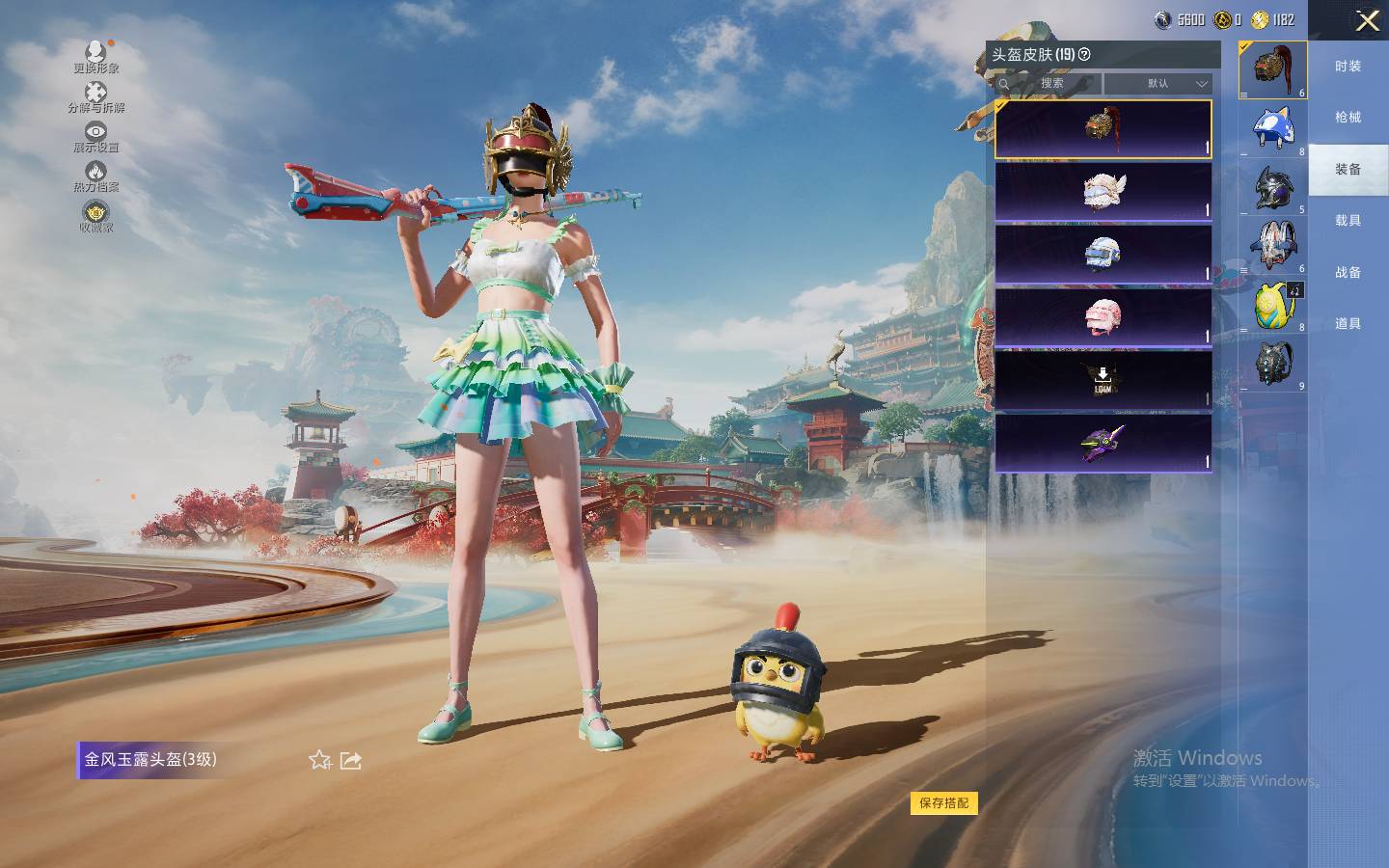
Task: Select the purple horned helmet skin
Action: [x=1103, y=443]
